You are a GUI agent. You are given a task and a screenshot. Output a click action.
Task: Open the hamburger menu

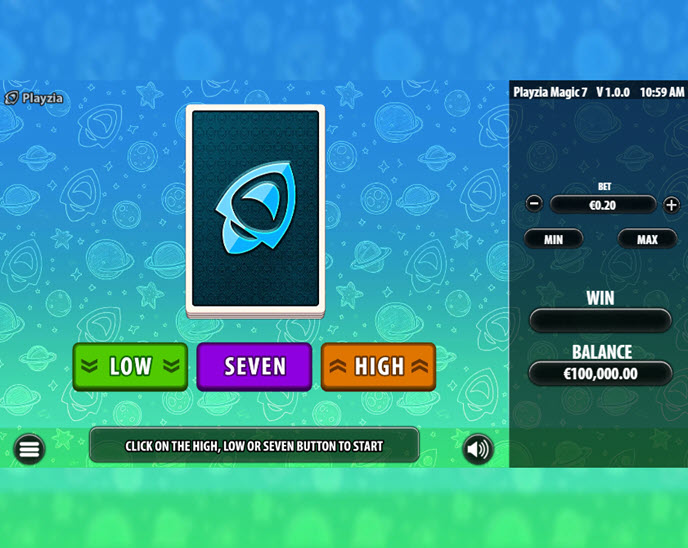coord(29,449)
